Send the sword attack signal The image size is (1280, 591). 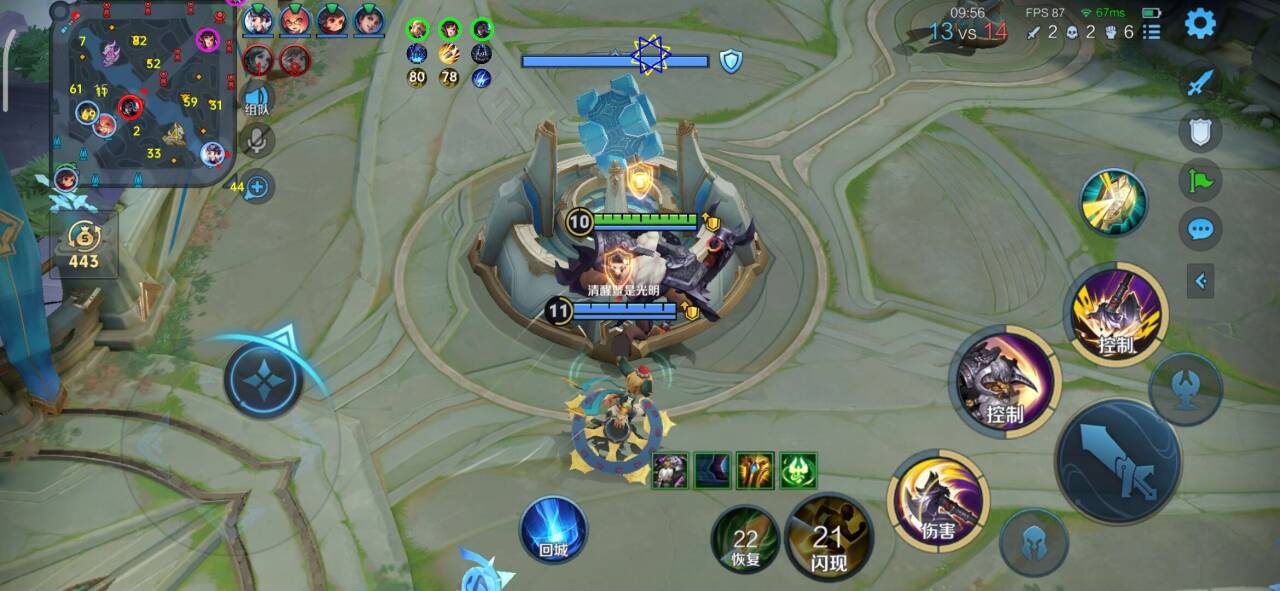pos(1200,82)
